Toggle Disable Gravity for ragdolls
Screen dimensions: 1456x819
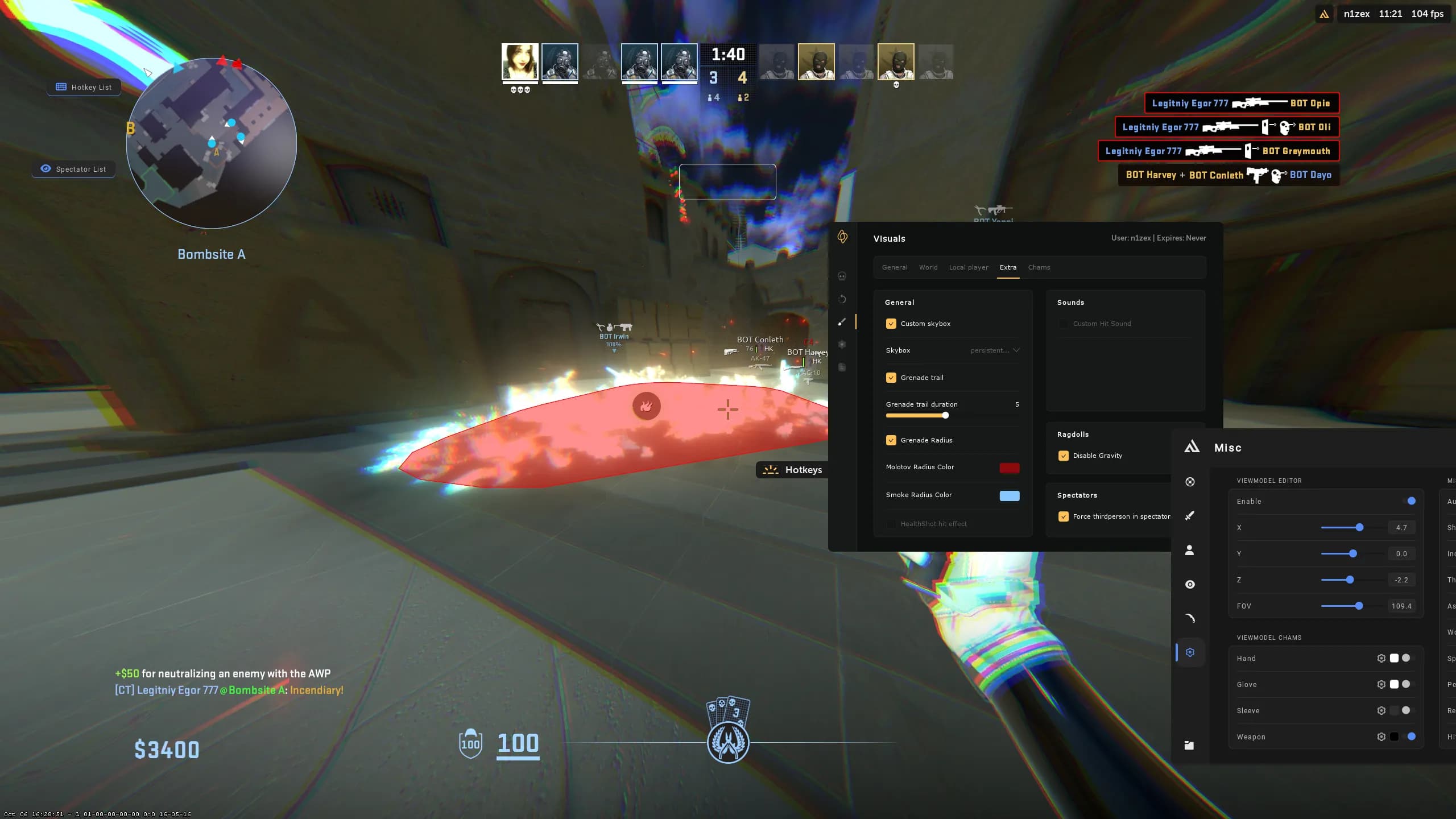click(x=1064, y=456)
